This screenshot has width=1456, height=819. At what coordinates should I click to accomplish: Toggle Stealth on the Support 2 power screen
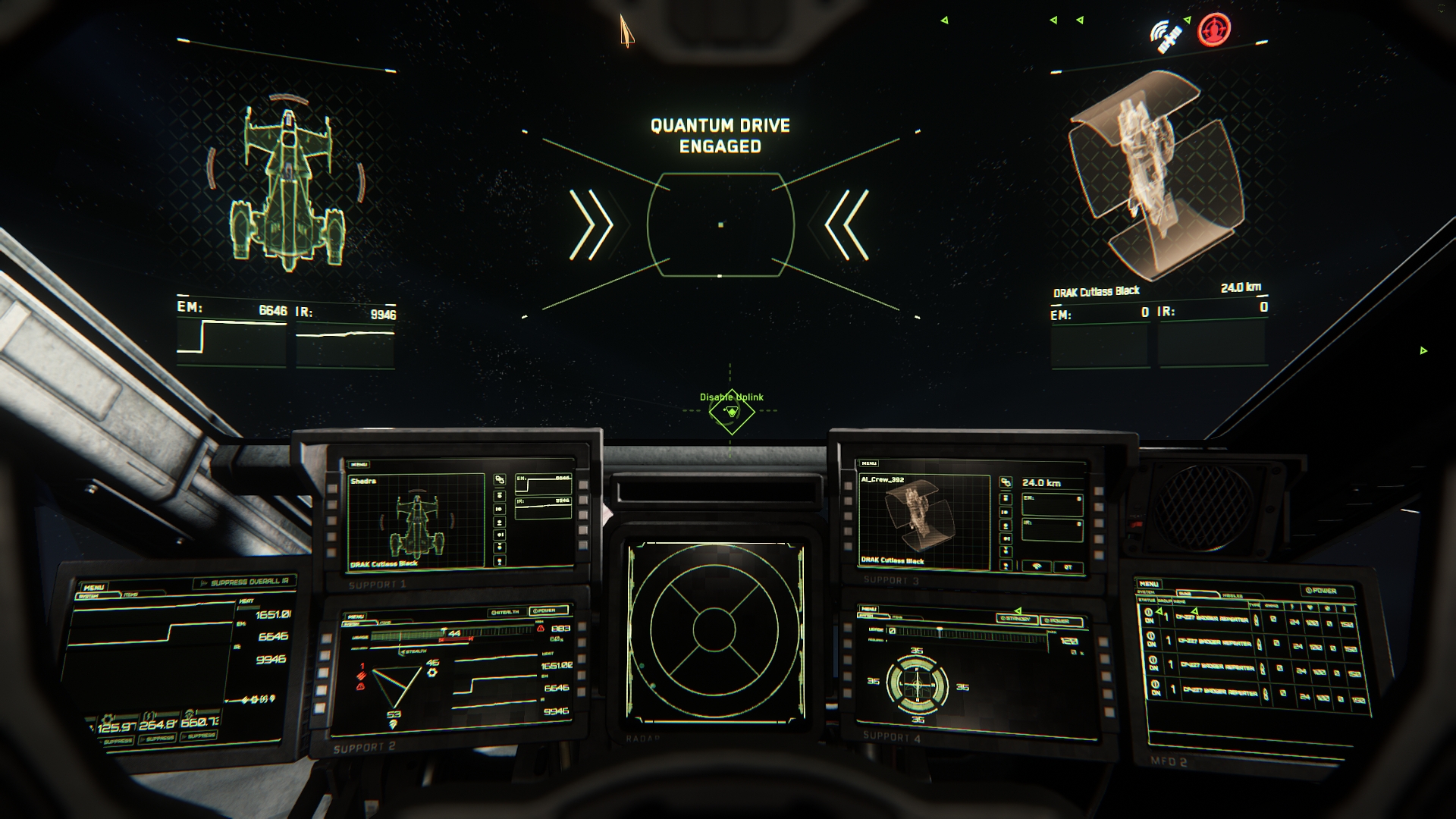point(505,612)
